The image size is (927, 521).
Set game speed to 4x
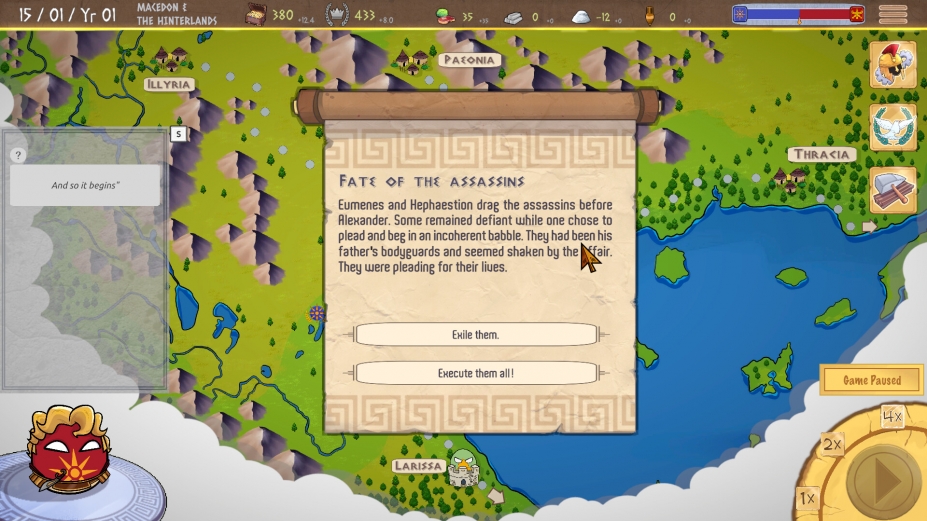pos(892,416)
